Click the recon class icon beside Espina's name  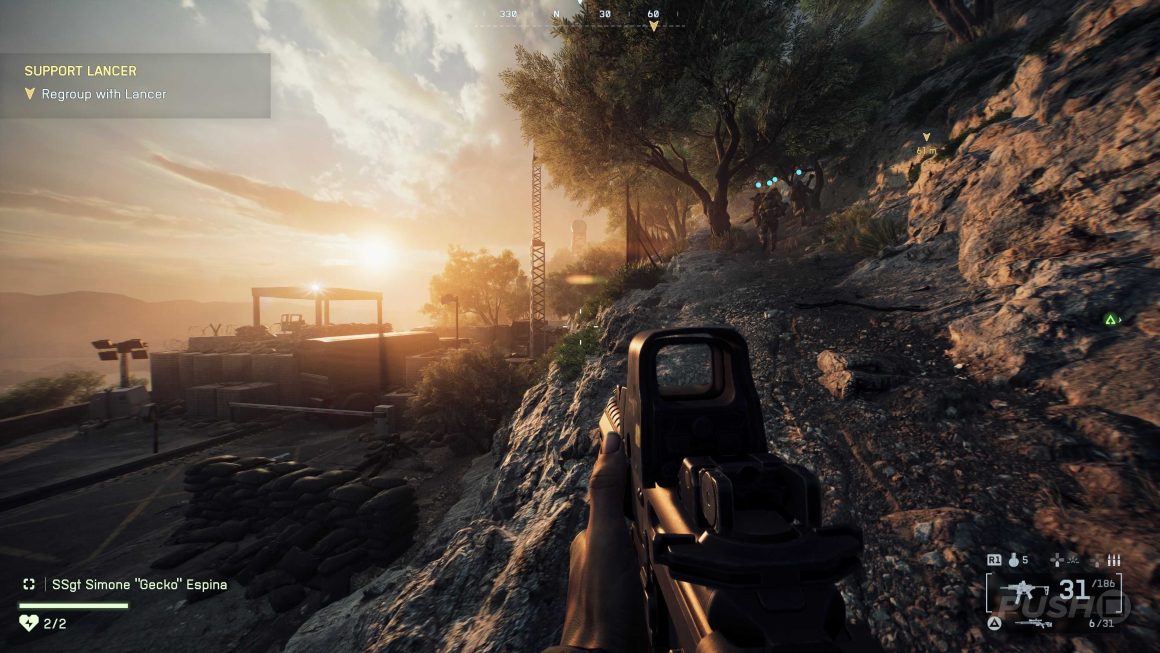pyautogui.click(x=29, y=584)
